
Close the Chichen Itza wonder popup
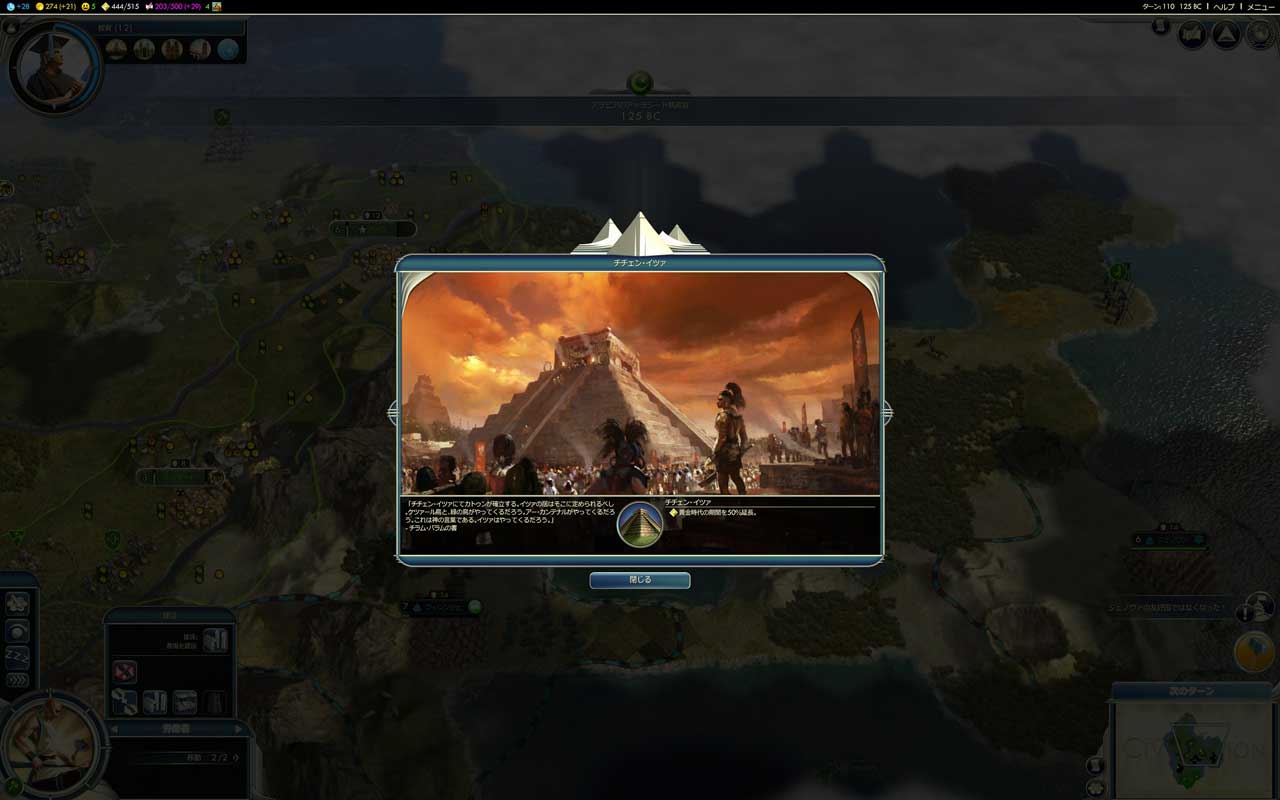tap(639, 580)
